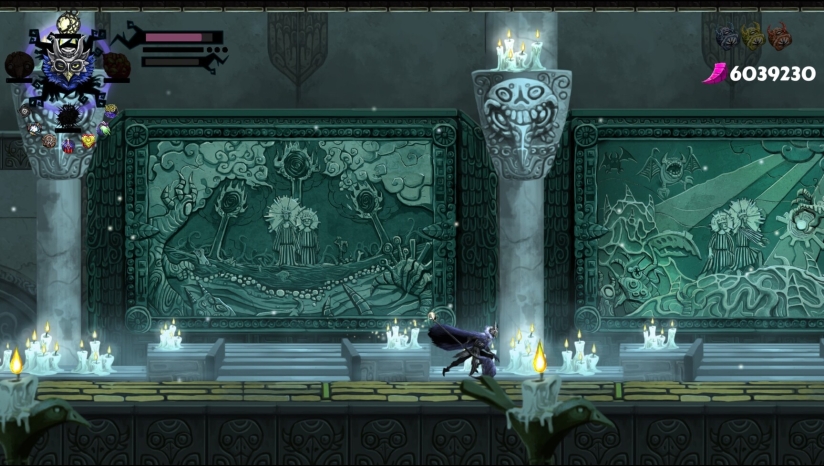The width and height of the screenshot is (824, 466).
Task: Click the yellow heart item icon
Action: (x=88, y=141)
